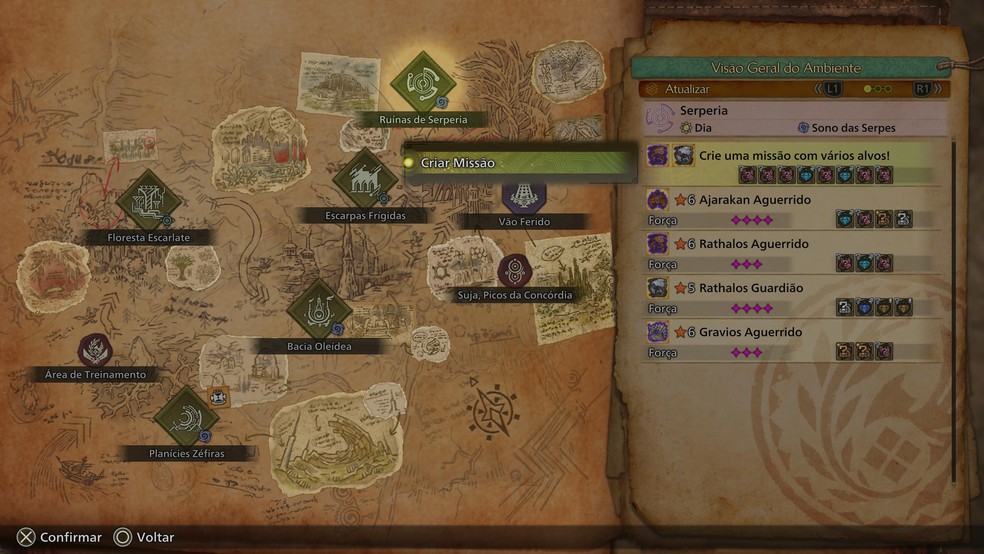984x554 pixels.
Task: Click the Atualizar refresh bar
Action: (730, 89)
